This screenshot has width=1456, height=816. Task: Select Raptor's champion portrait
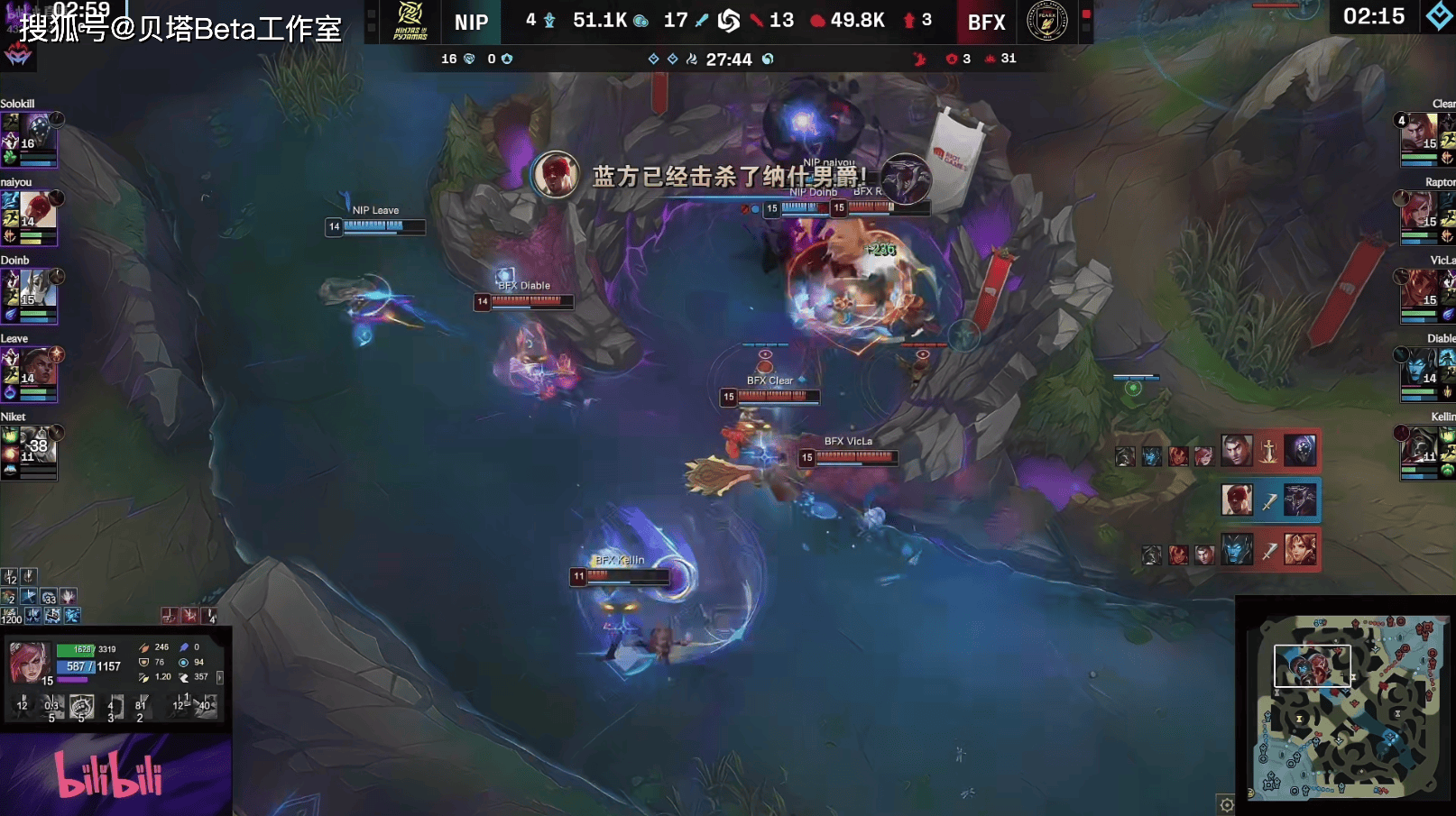[1420, 213]
